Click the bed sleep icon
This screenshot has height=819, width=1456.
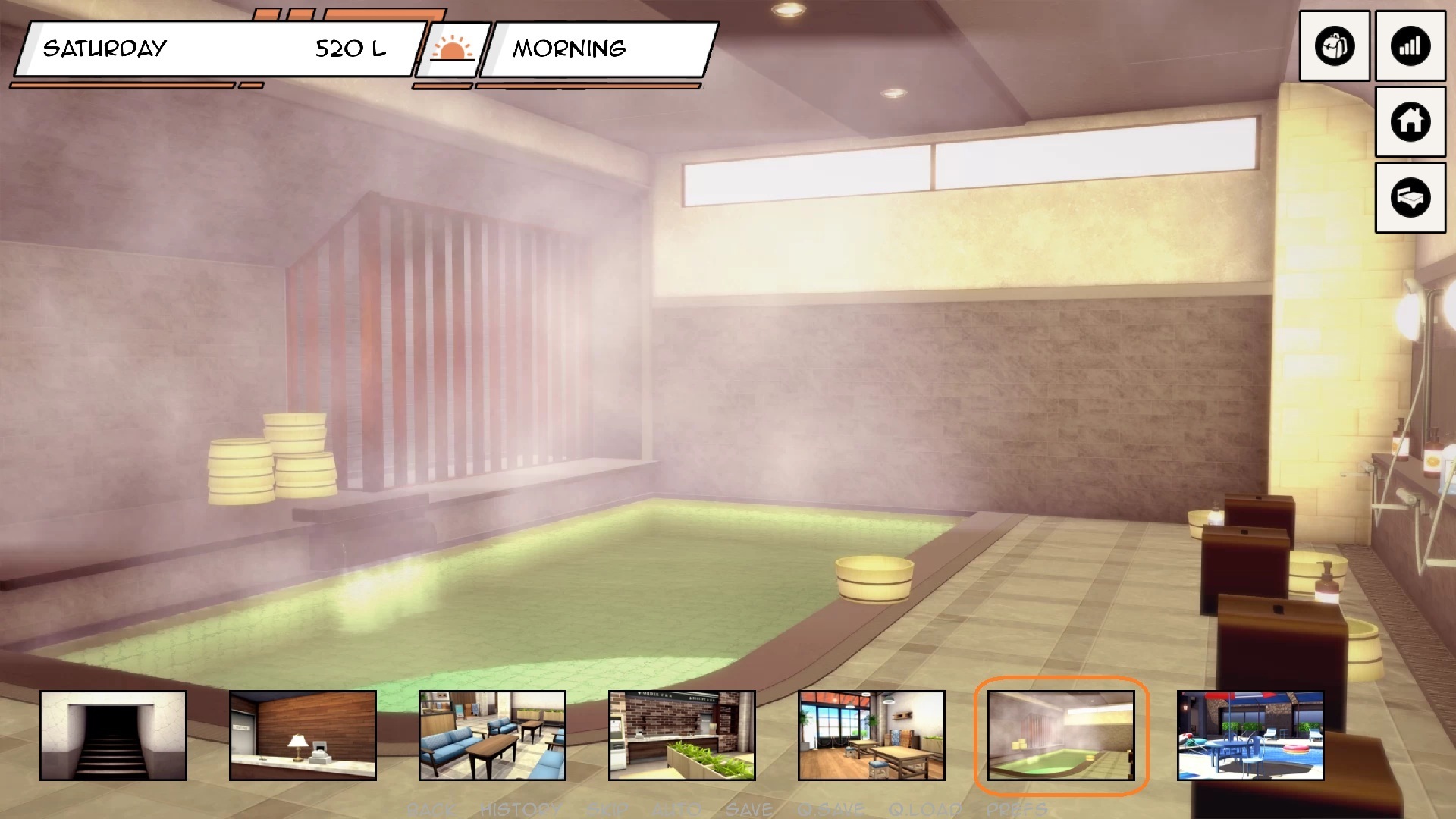point(1410,197)
